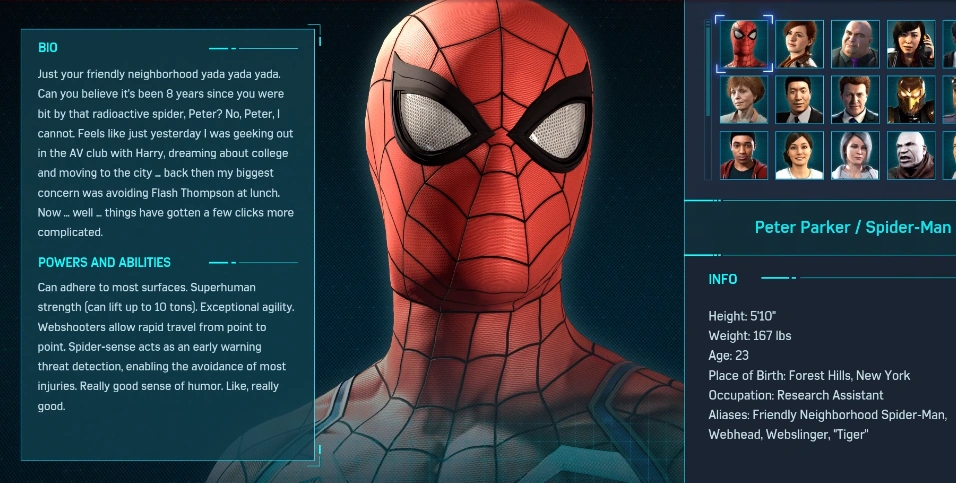Select the Spider-Man mask portrait

[744, 44]
